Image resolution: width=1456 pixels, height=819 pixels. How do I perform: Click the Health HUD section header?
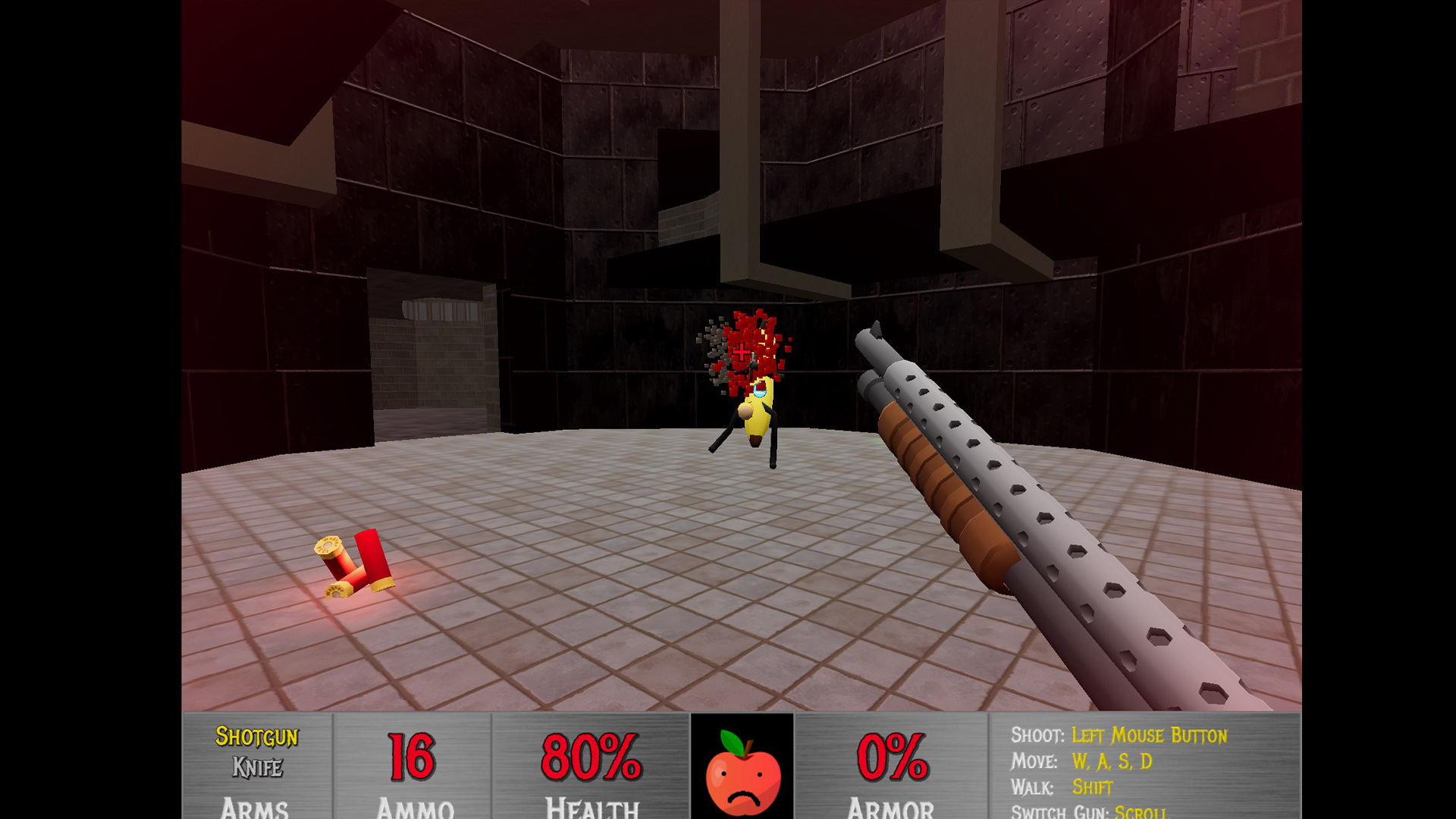pos(590,808)
